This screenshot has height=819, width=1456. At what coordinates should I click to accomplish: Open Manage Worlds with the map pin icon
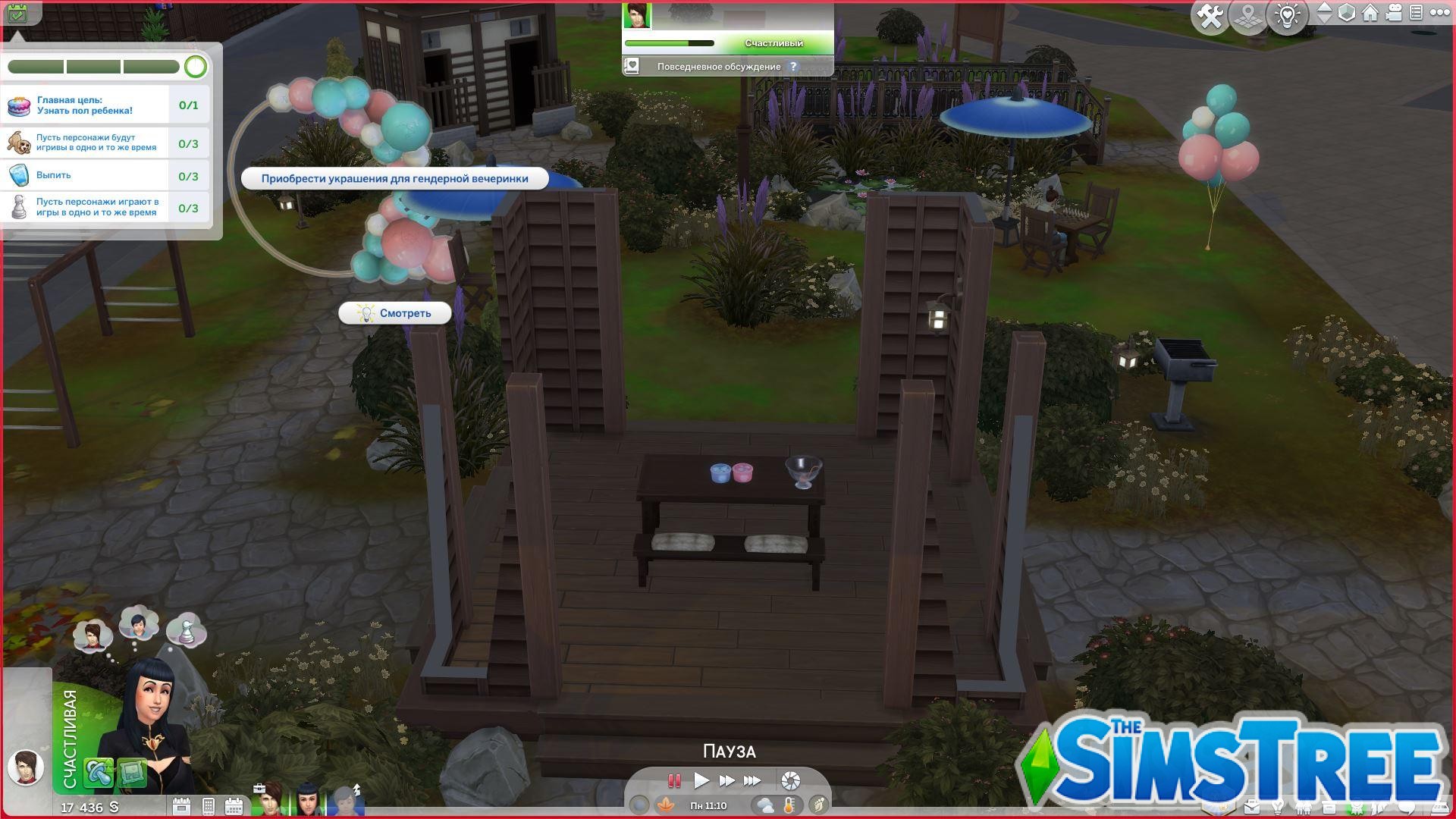[1247, 13]
